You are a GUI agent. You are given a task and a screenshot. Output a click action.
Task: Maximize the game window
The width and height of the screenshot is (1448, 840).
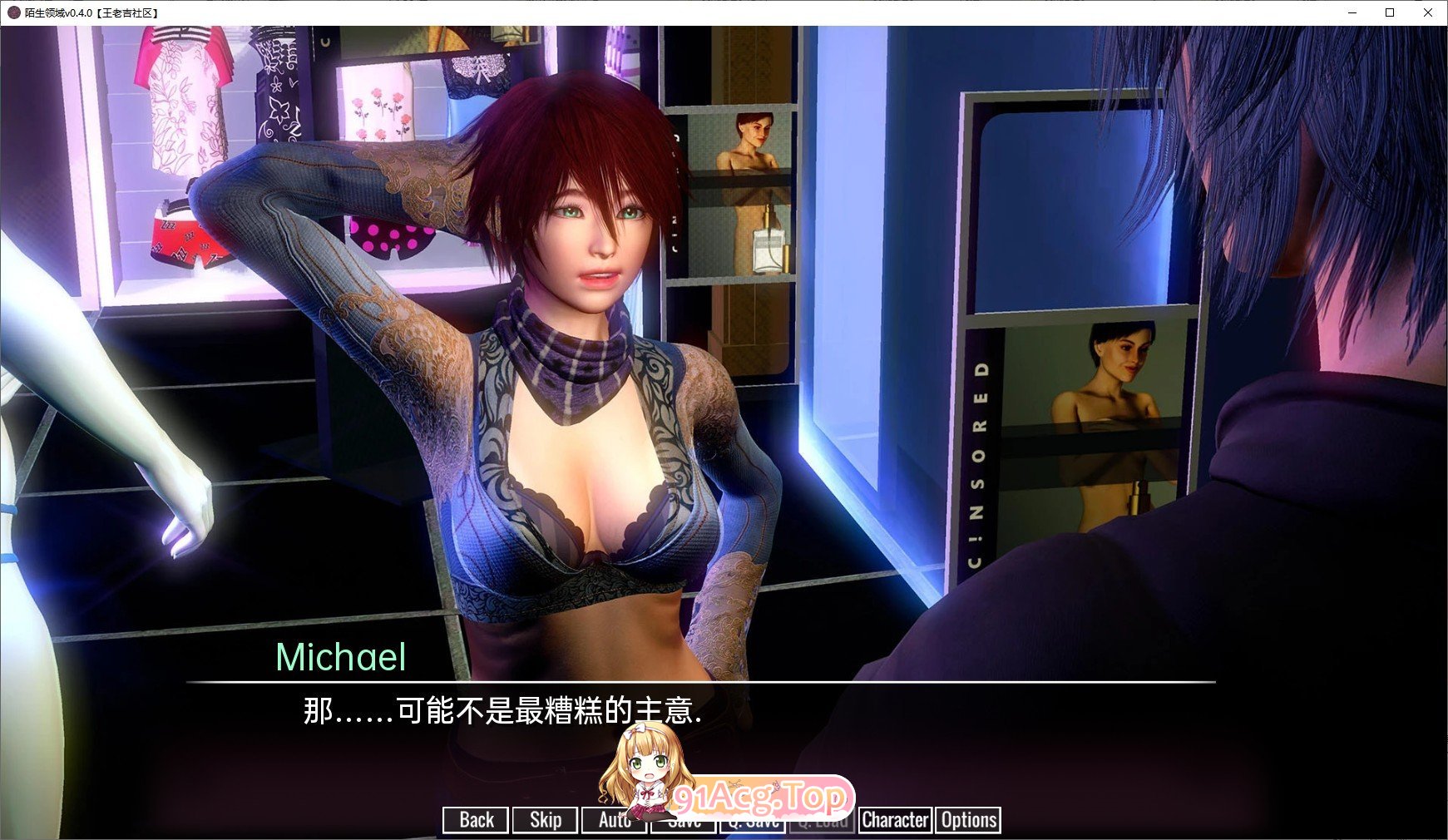[x=1388, y=13]
